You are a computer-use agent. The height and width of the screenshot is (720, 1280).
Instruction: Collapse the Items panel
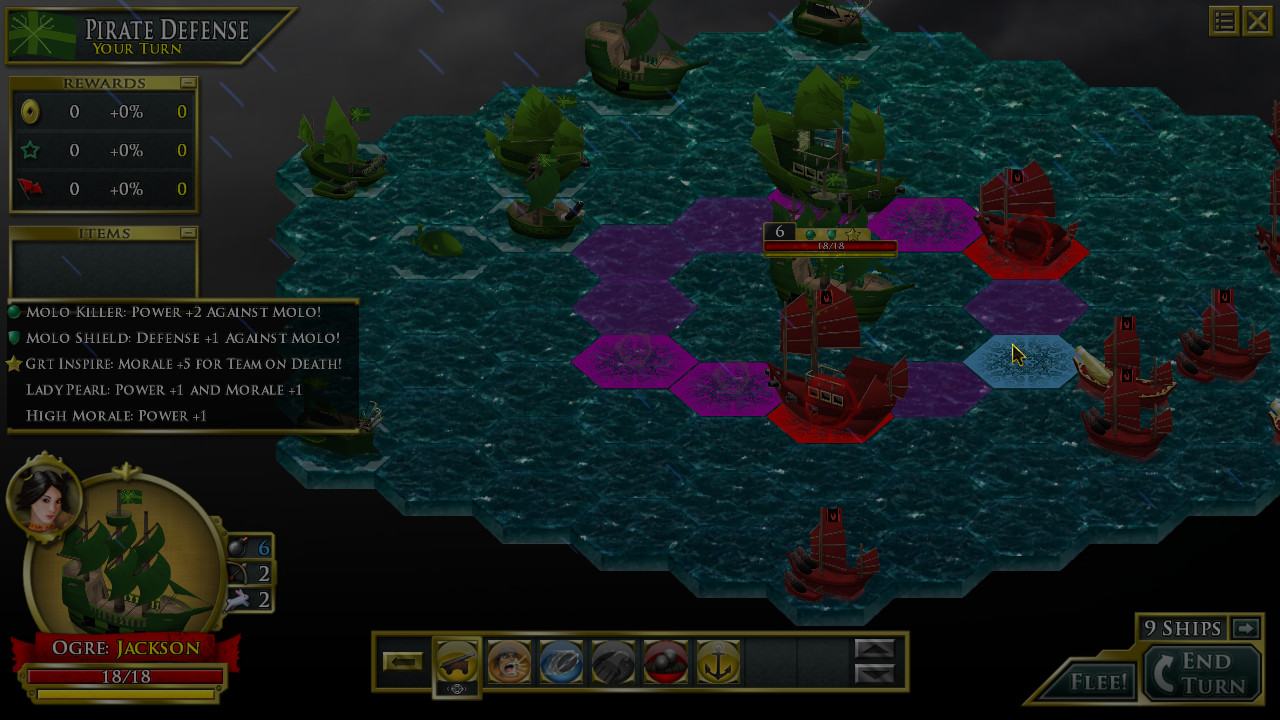[x=190, y=232]
